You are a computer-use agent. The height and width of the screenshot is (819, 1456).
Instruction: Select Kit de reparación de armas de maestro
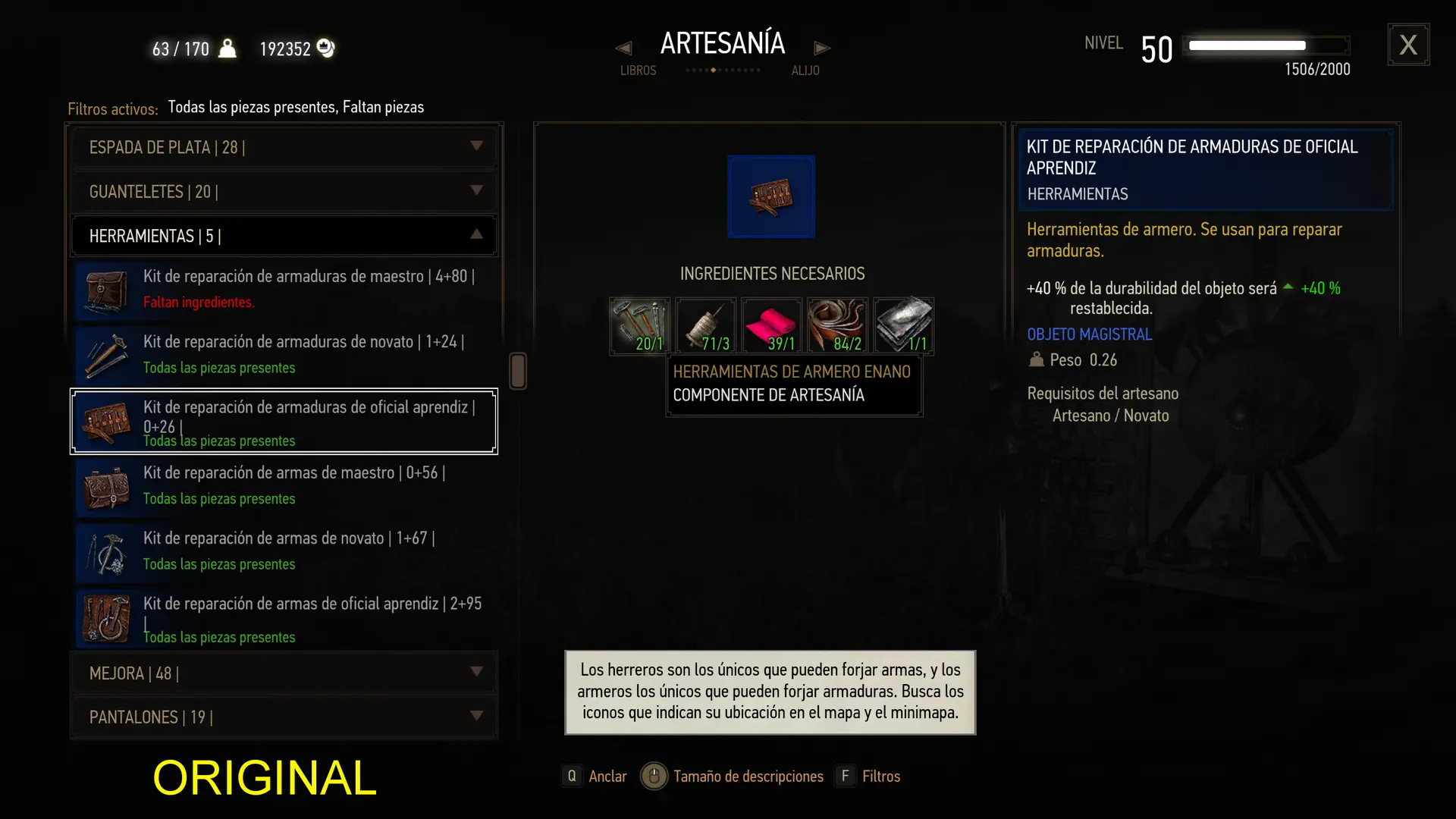[284, 485]
